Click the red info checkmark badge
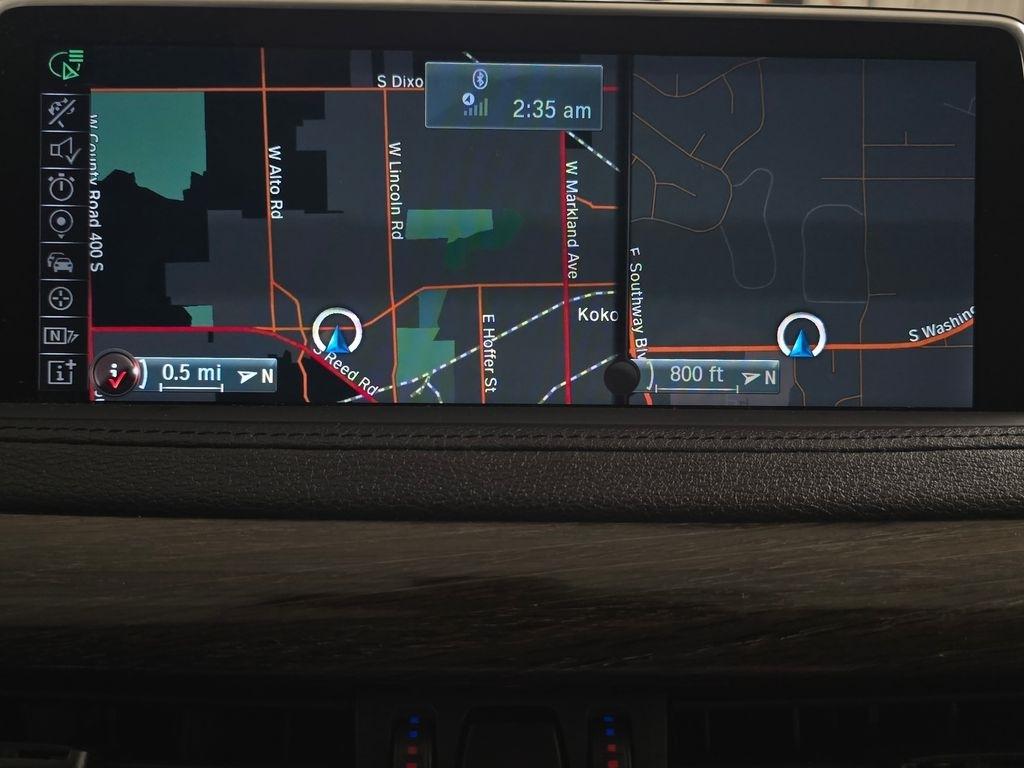Viewport: 1024px width, 768px height. [x=115, y=375]
